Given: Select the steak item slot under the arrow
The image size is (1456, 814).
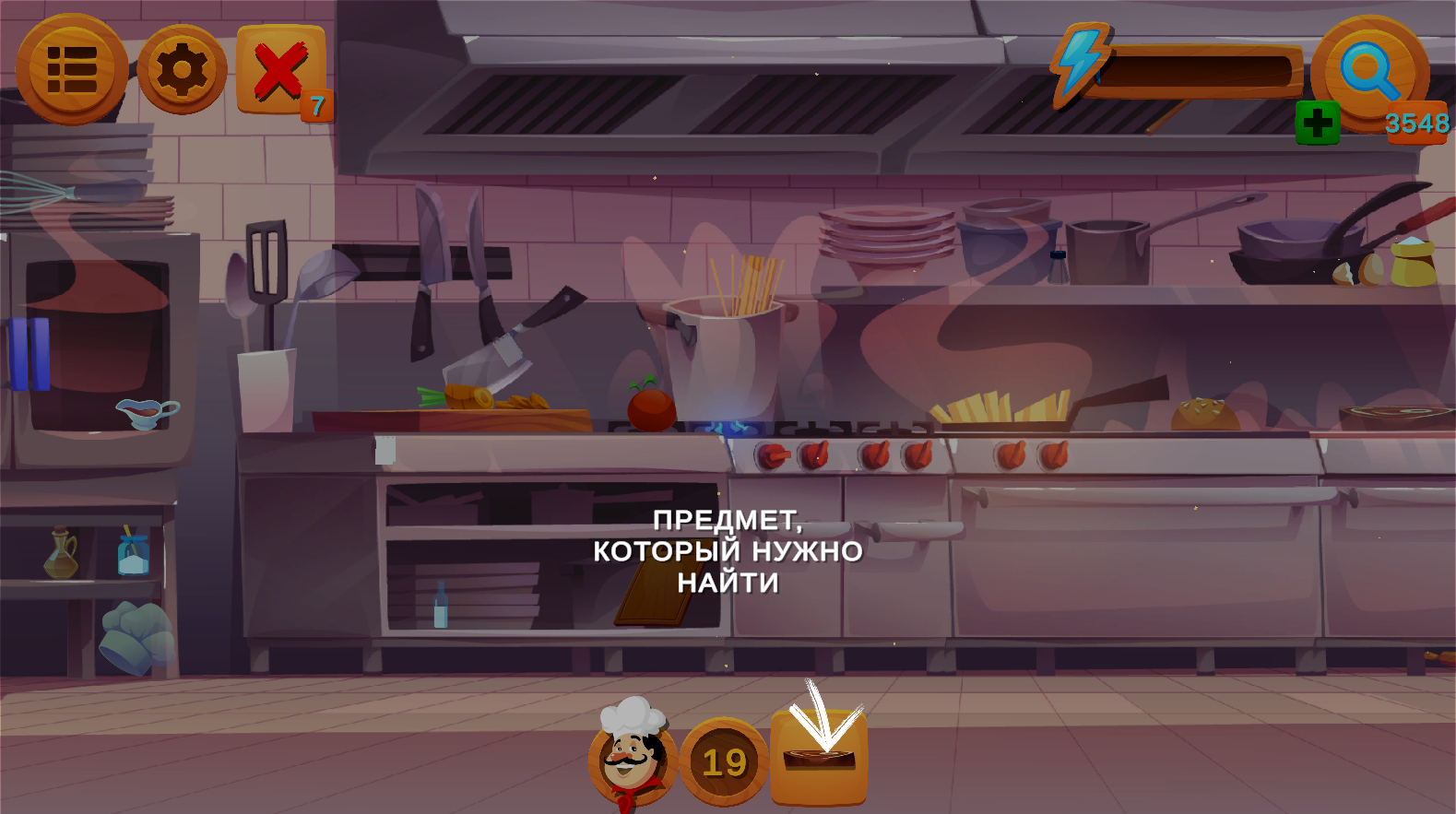Looking at the screenshot, I should click(820, 758).
